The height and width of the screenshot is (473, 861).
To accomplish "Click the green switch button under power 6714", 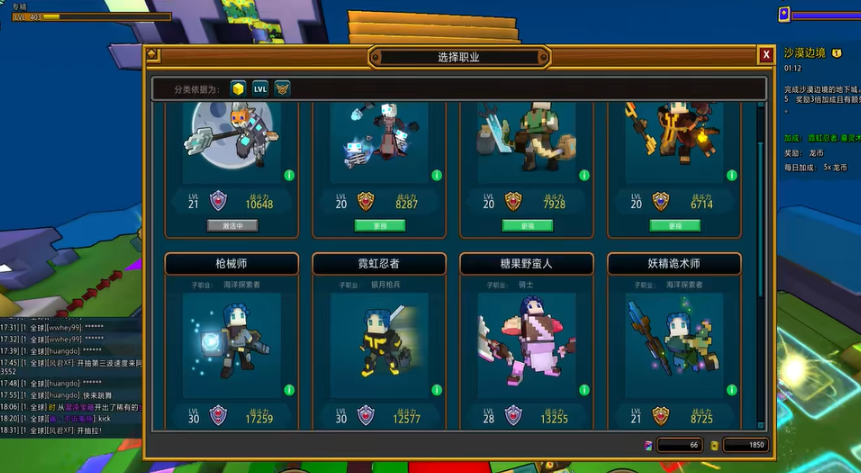I will pyautogui.click(x=674, y=226).
